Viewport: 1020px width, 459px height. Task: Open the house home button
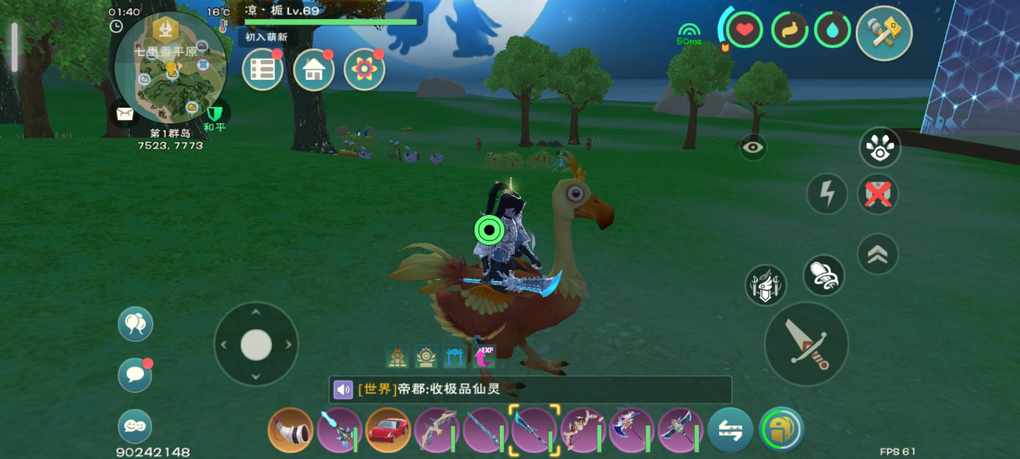click(314, 70)
